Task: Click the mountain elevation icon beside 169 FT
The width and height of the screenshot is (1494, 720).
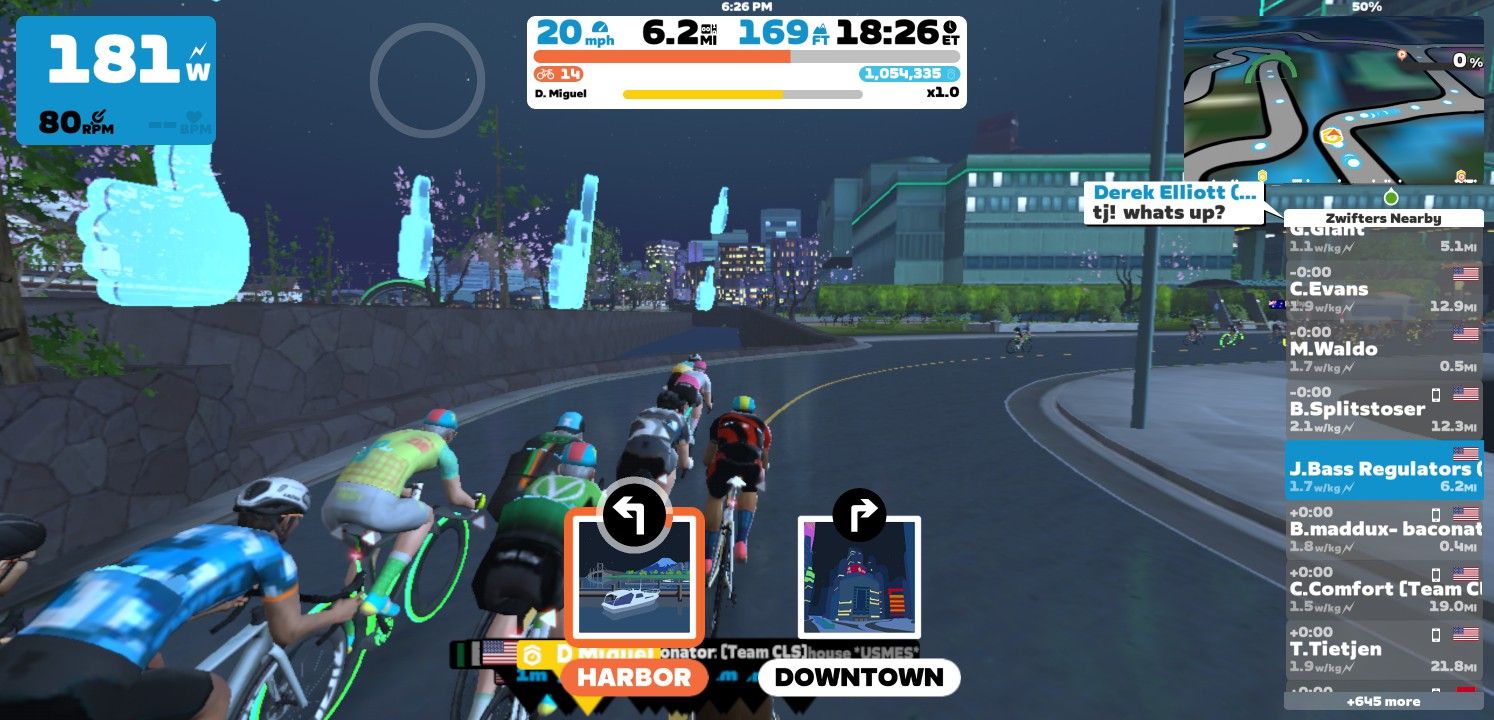Action: [821, 30]
